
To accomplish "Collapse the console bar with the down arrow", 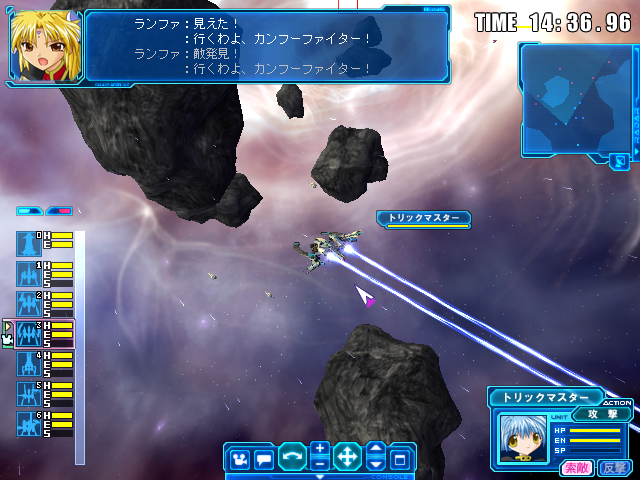I will (x=319, y=477).
